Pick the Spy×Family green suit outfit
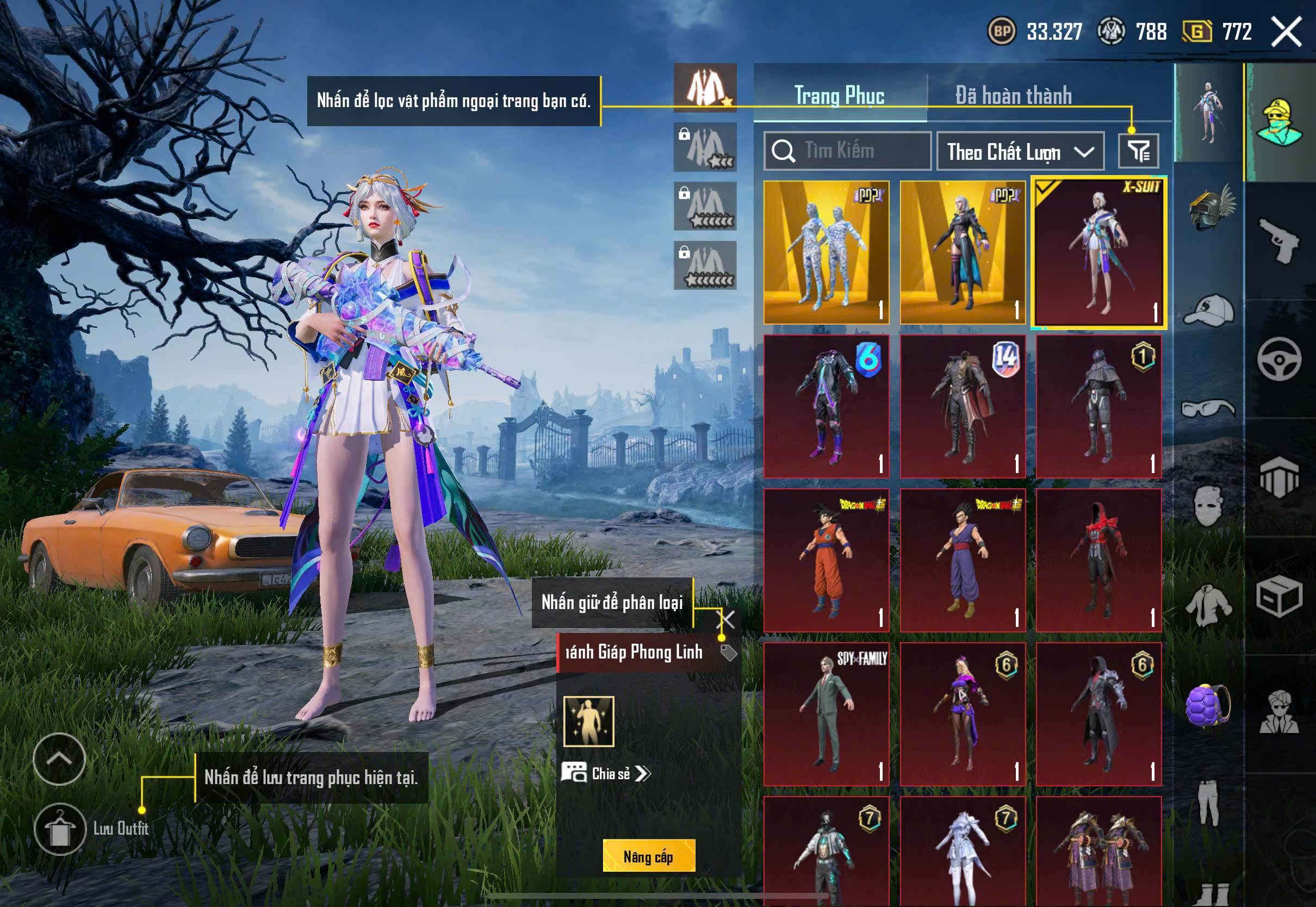 pos(826,714)
